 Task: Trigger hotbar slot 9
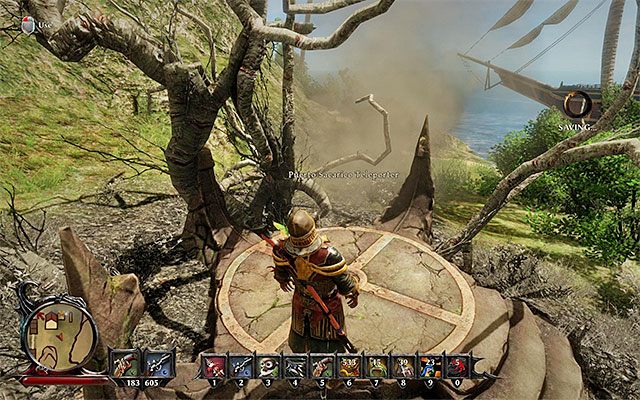point(428,366)
